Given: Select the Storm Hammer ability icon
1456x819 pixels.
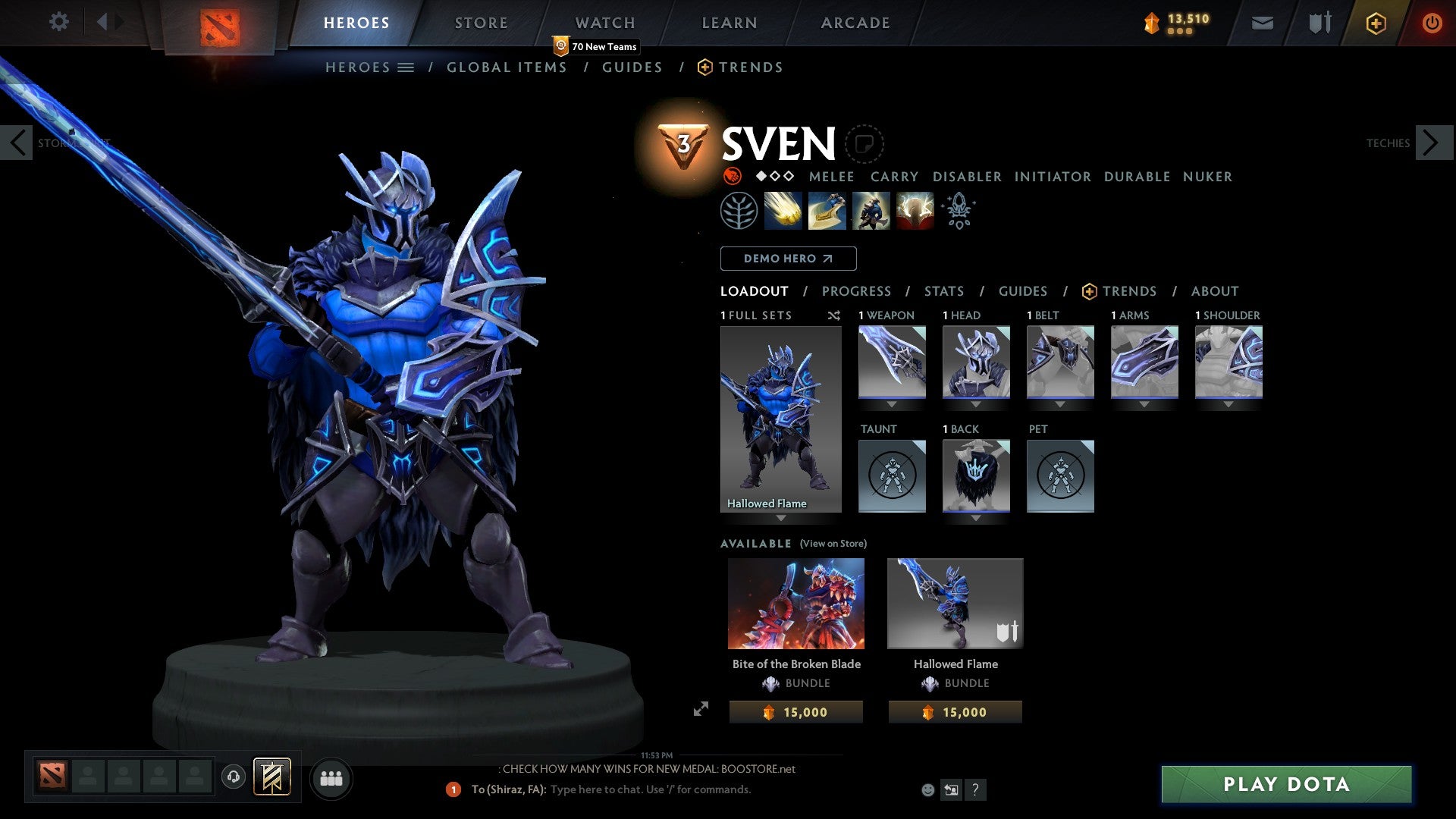Looking at the screenshot, I should pyautogui.click(x=783, y=211).
